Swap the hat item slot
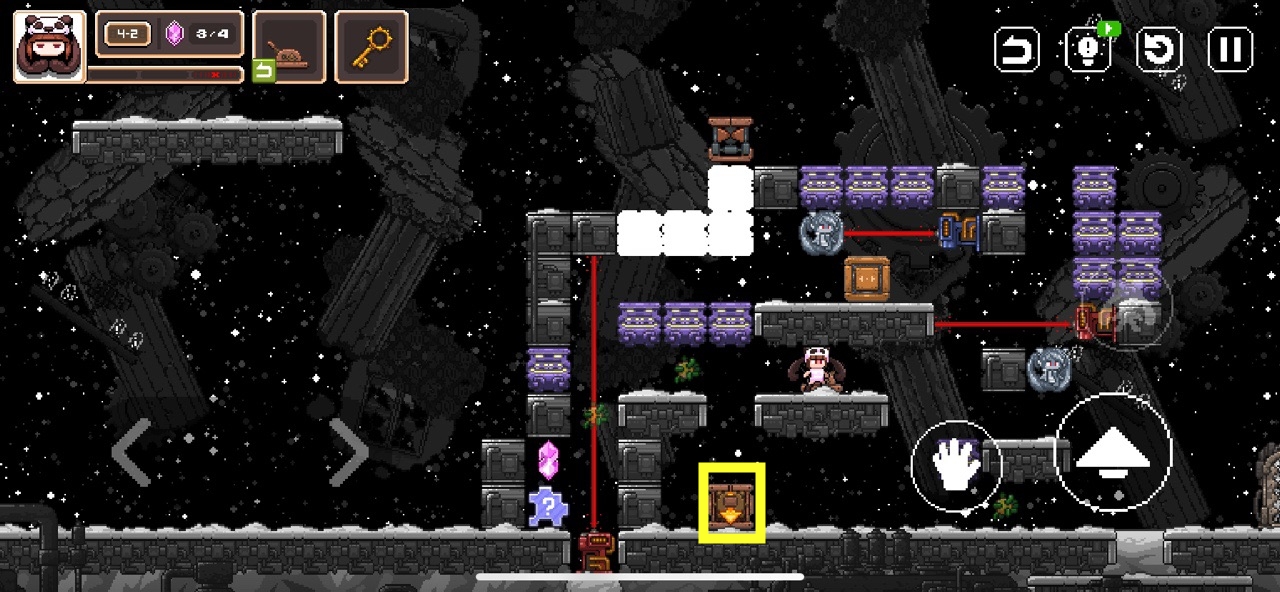Viewport: 1280px width, 592px height. [288, 48]
